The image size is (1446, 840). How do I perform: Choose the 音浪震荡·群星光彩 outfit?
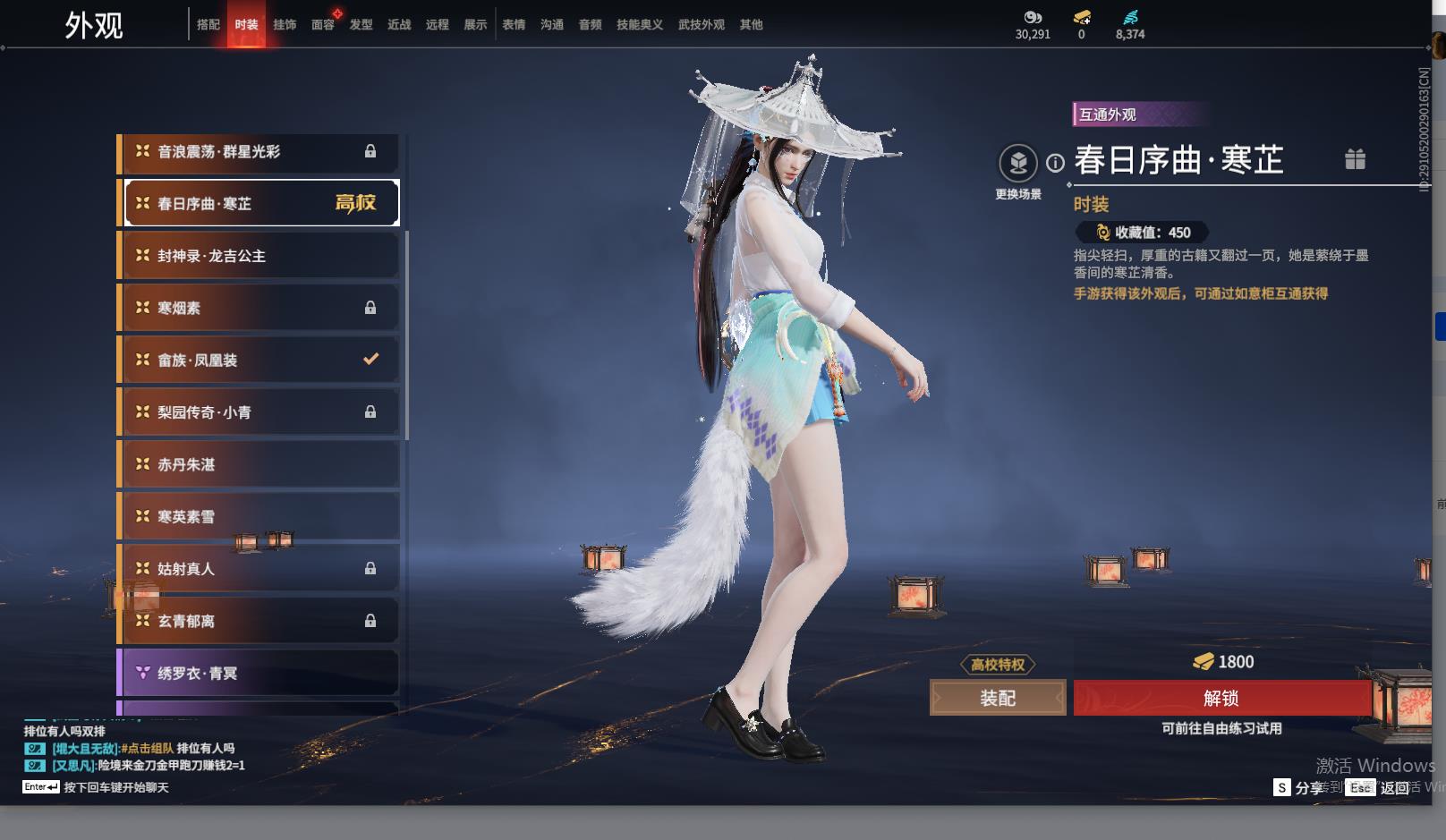point(258,152)
